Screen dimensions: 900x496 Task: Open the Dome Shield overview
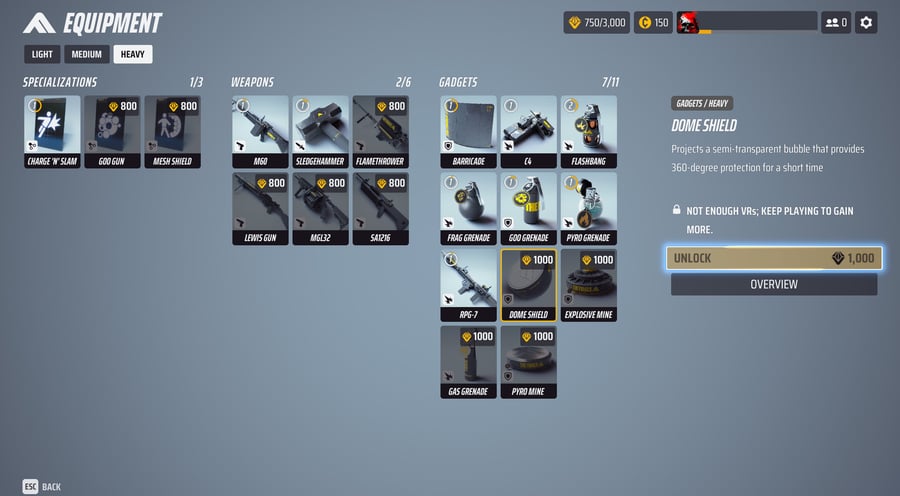tap(774, 285)
